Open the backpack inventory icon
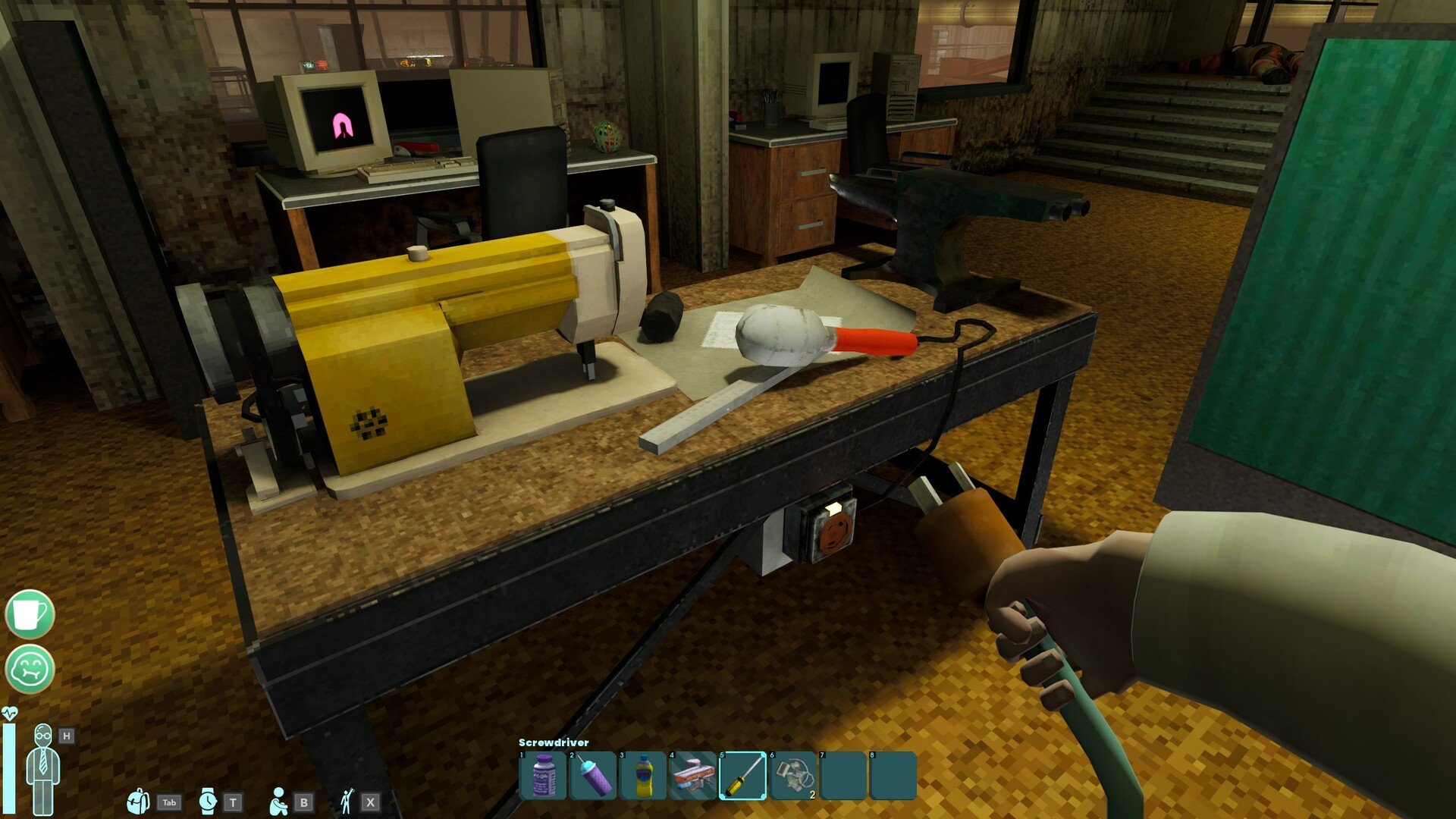This screenshot has height=819, width=1456. pyautogui.click(x=138, y=802)
